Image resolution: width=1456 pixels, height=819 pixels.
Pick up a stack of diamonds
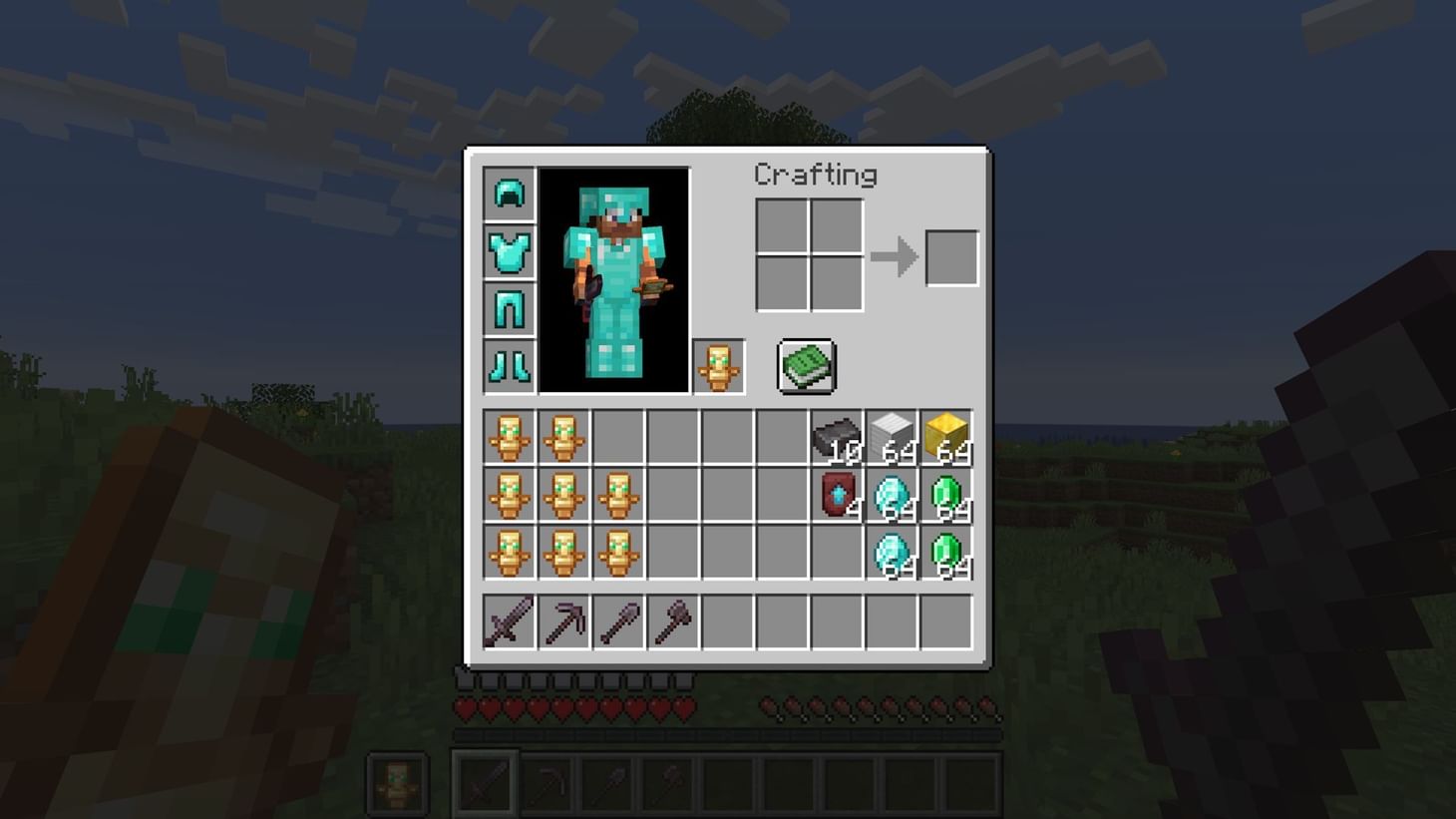tap(891, 496)
